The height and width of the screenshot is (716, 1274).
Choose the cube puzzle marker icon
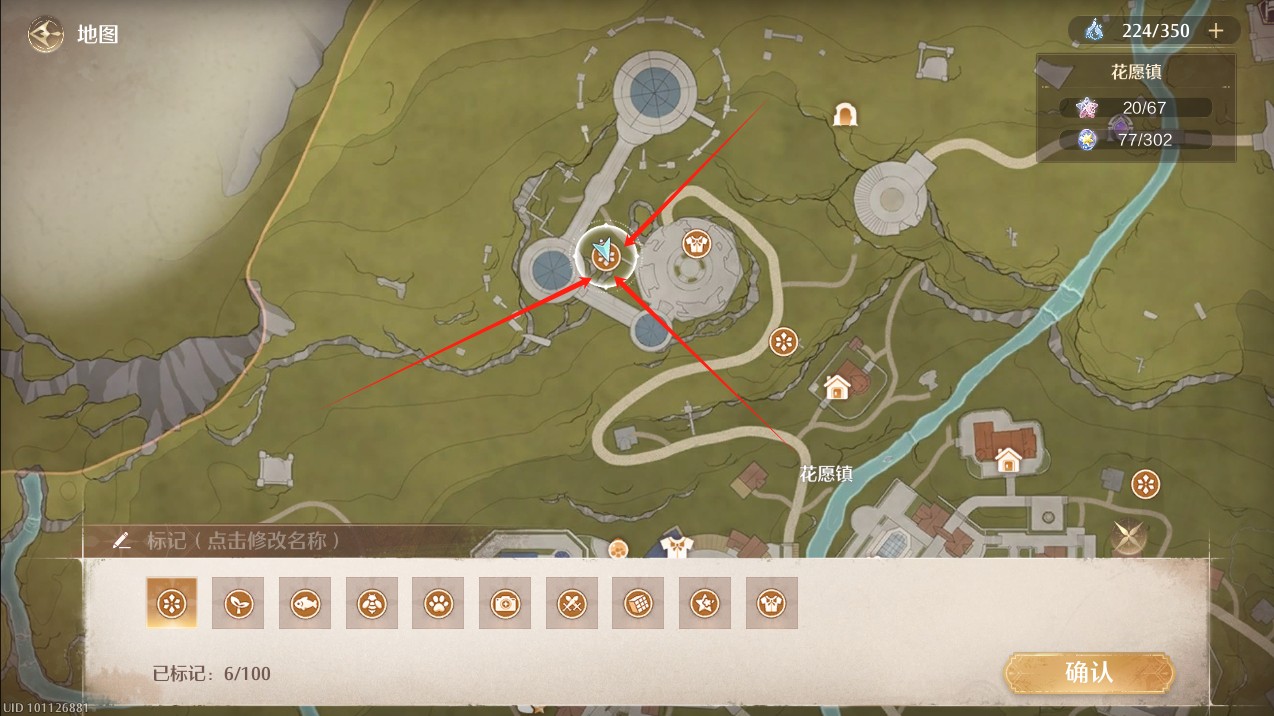(638, 603)
